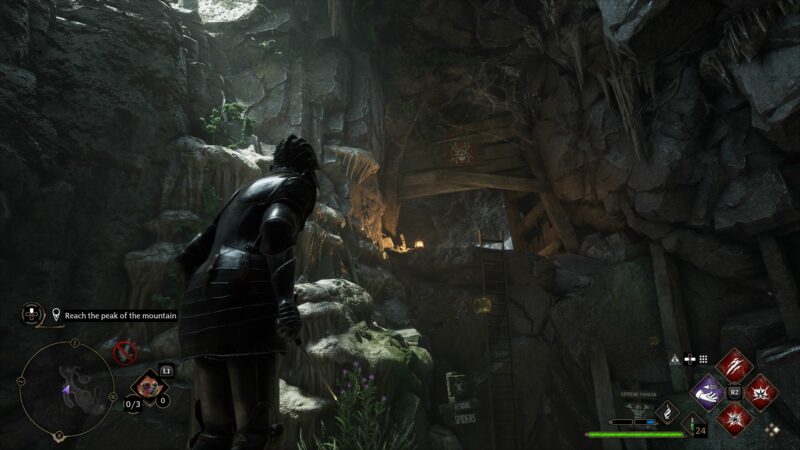This screenshot has width=800, height=450.
Task: Cast the red slash mark spell
Action: click(734, 367)
